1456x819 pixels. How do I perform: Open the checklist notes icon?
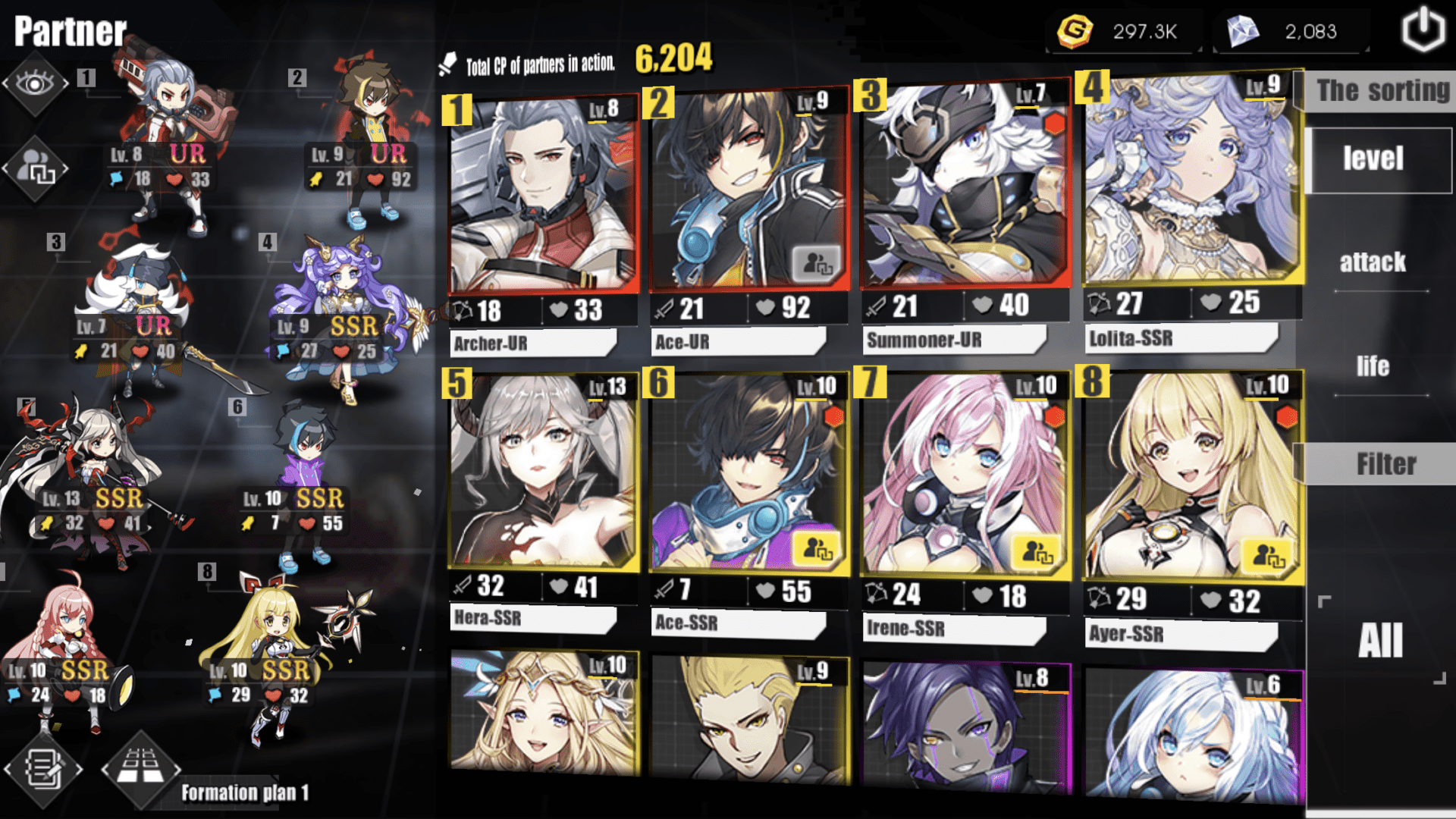tap(43, 769)
